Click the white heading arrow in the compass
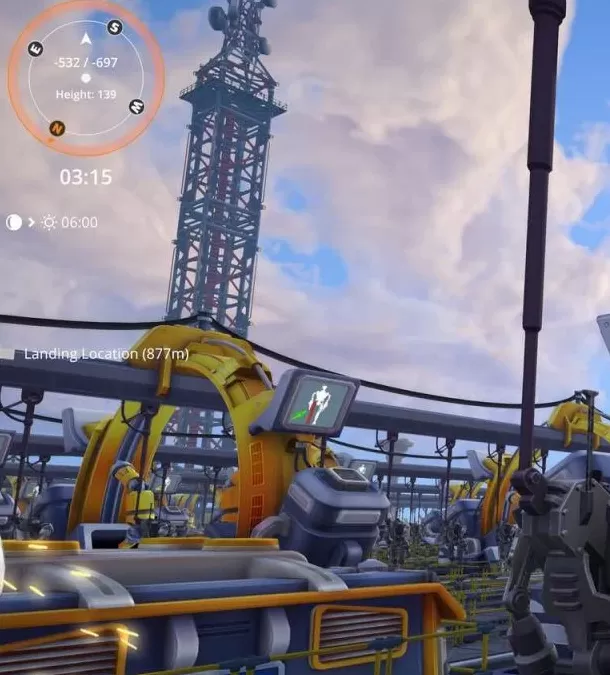 86,39
